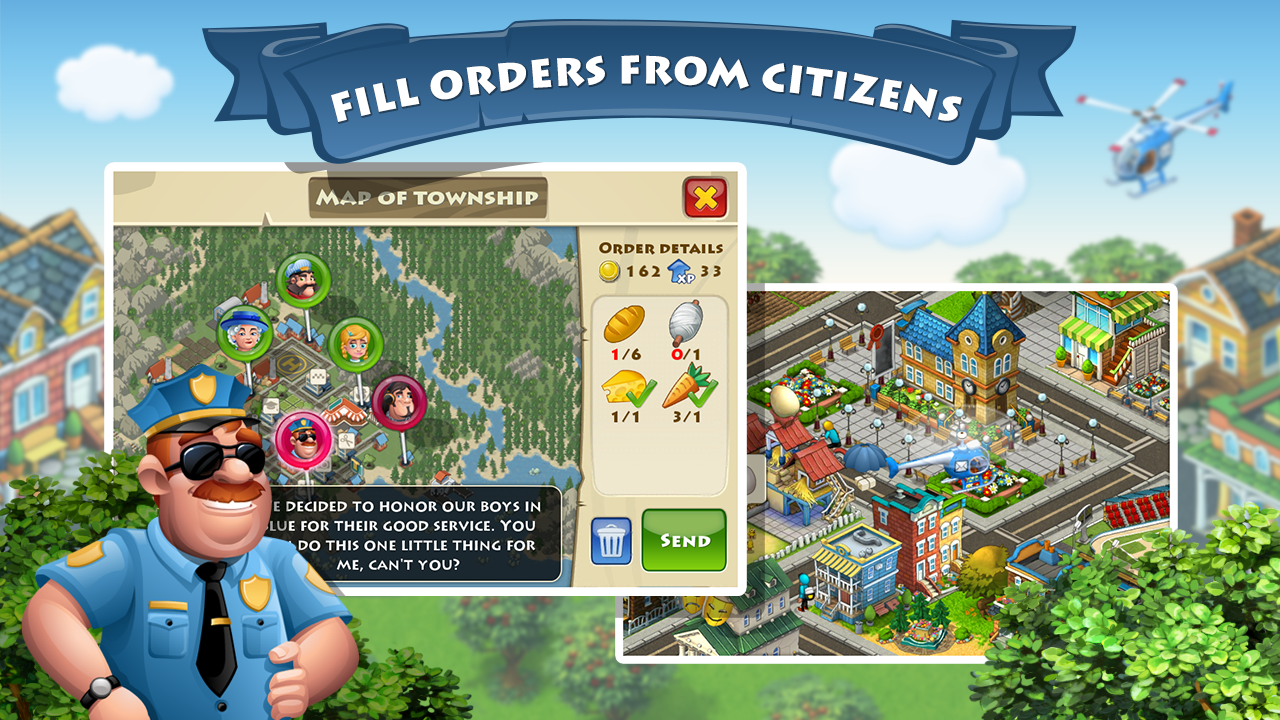Click the Map of Township title banner
The height and width of the screenshot is (720, 1280).
point(427,198)
